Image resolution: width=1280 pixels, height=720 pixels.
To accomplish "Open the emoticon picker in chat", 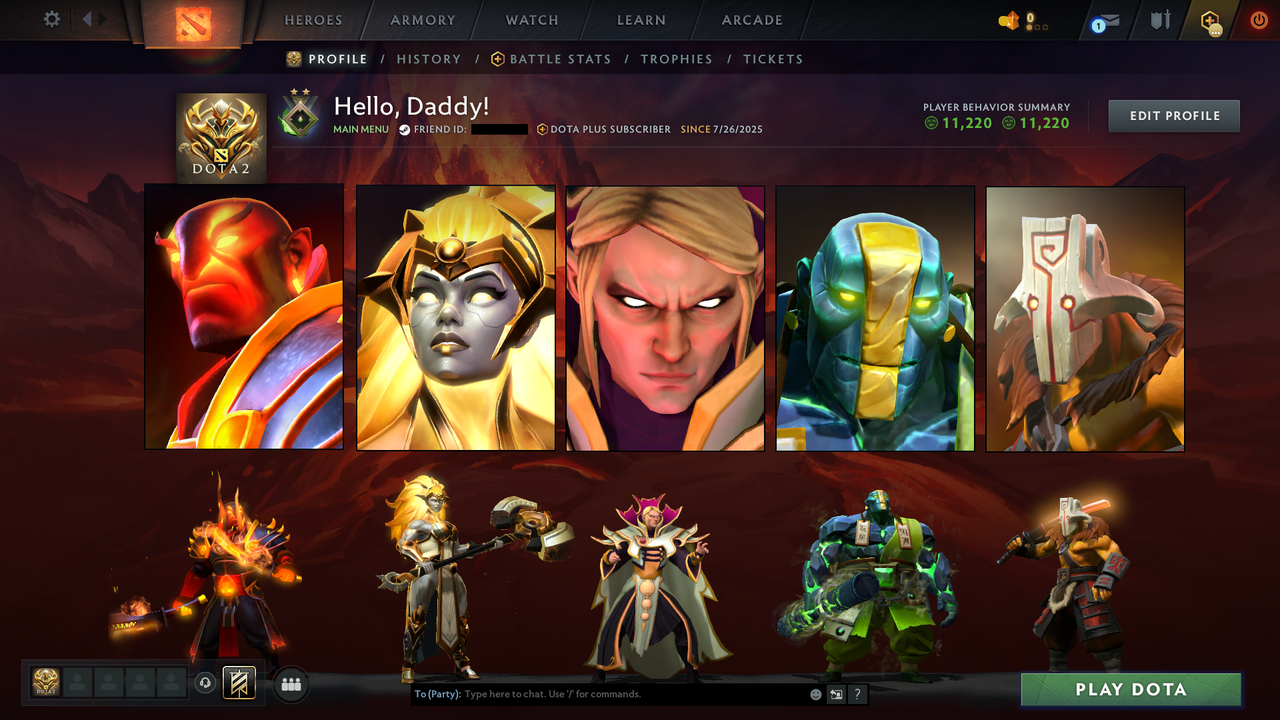I will click(814, 693).
